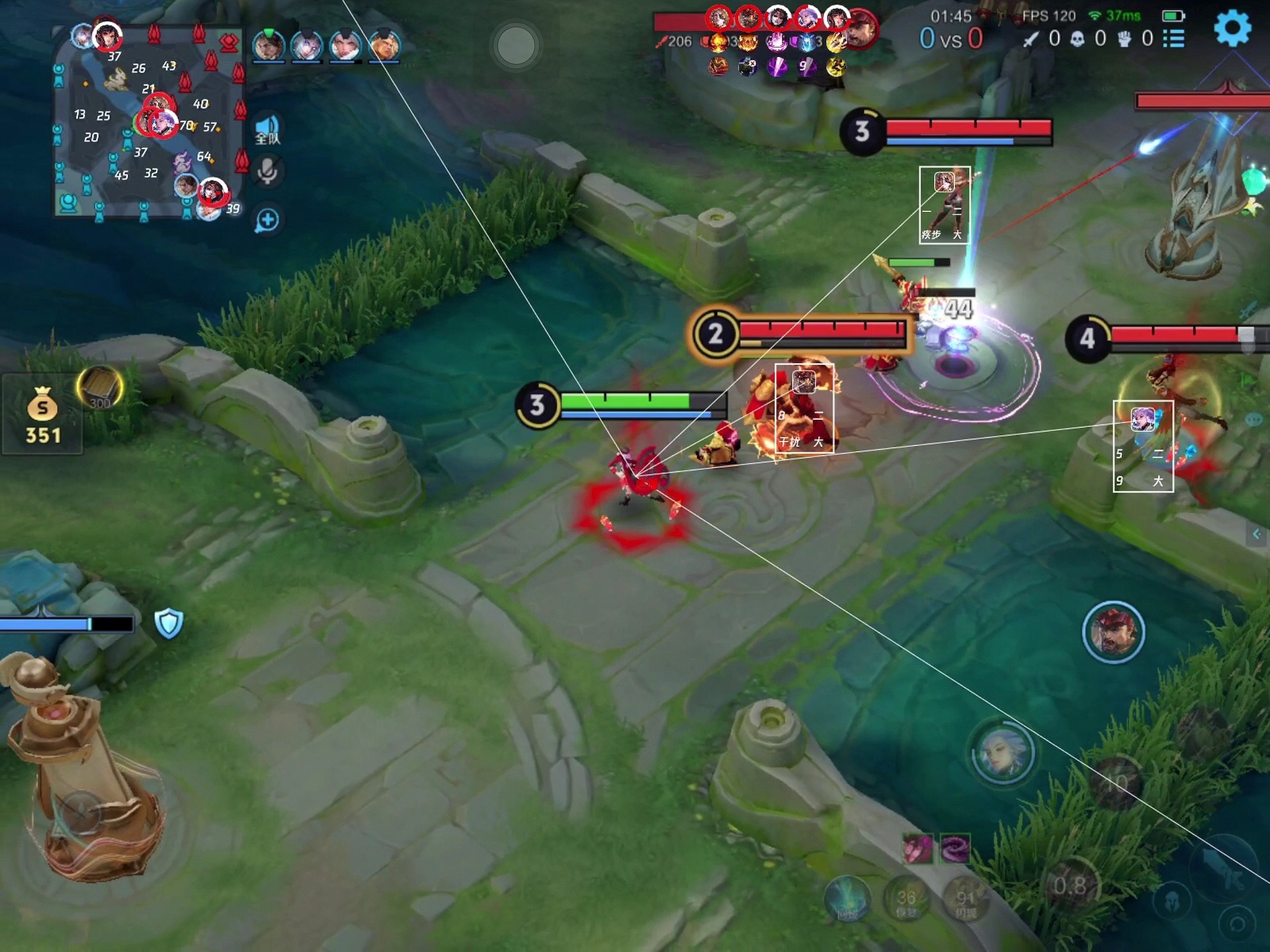
Task: Tap the blue shield icon
Action: (169, 623)
